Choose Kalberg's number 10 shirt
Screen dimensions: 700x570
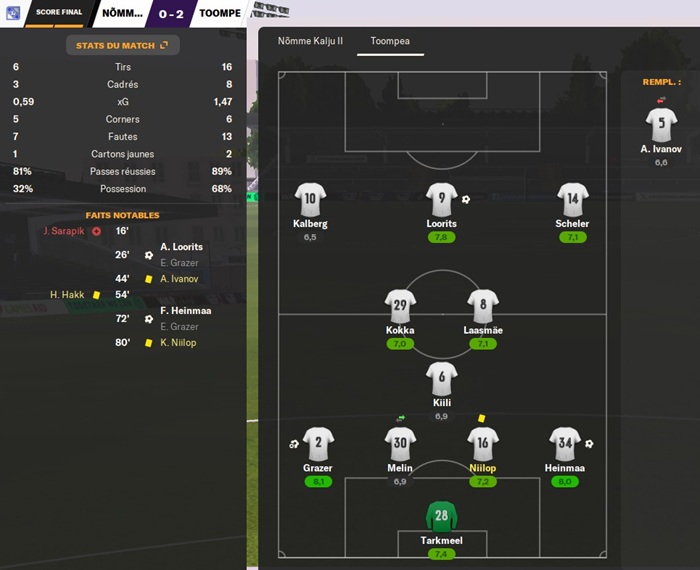(310, 199)
